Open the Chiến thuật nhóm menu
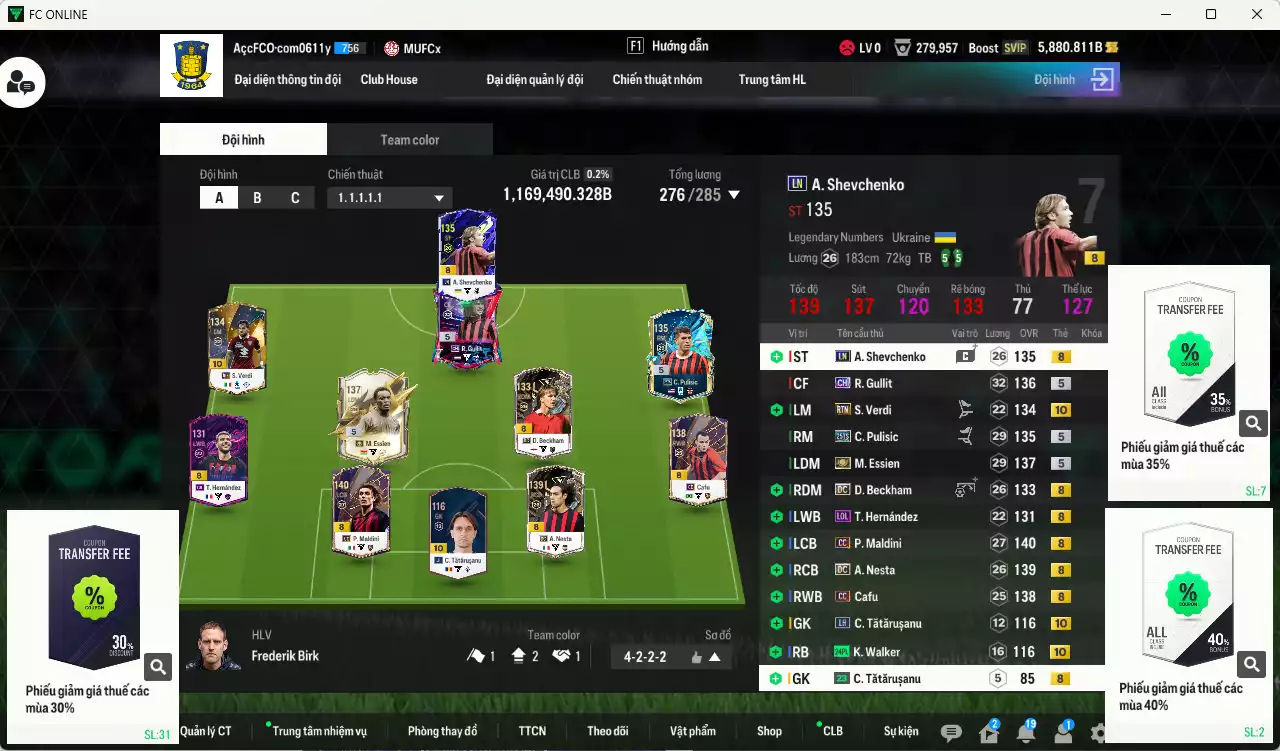The width and height of the screenshot is (1280, 751). click(x=657, y=79)
